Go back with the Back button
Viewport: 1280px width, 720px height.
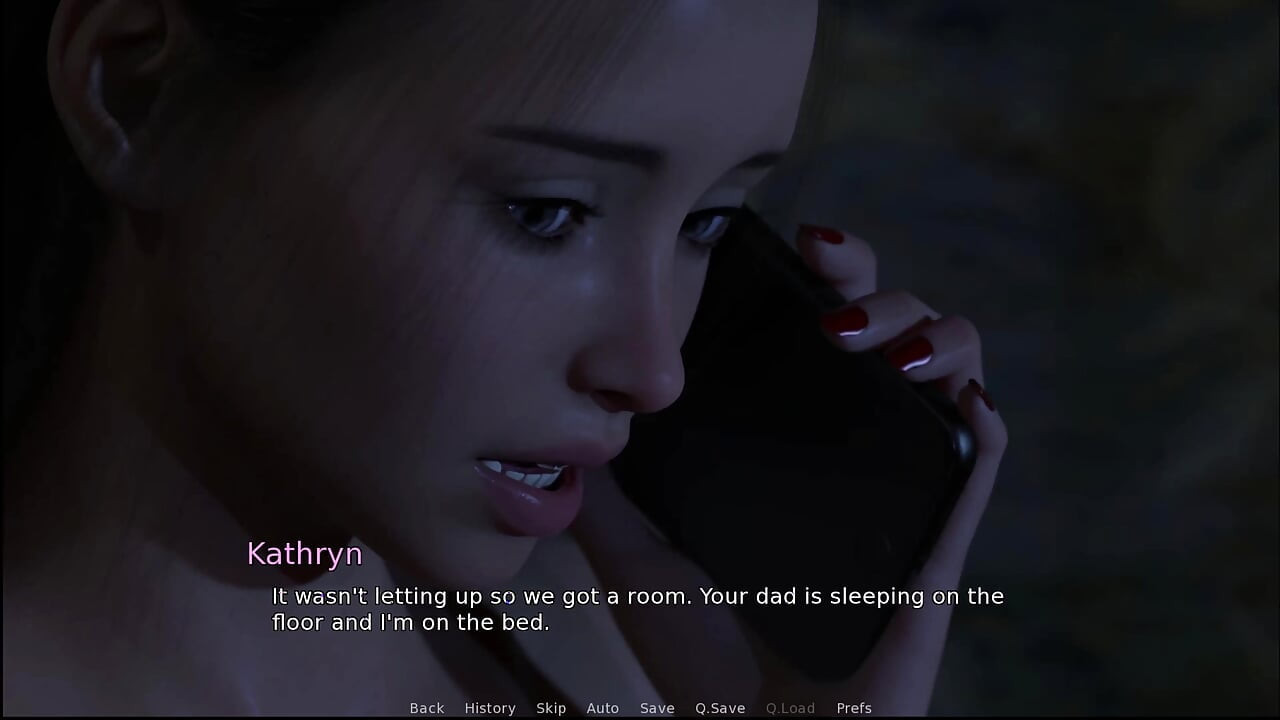(427, 708)
